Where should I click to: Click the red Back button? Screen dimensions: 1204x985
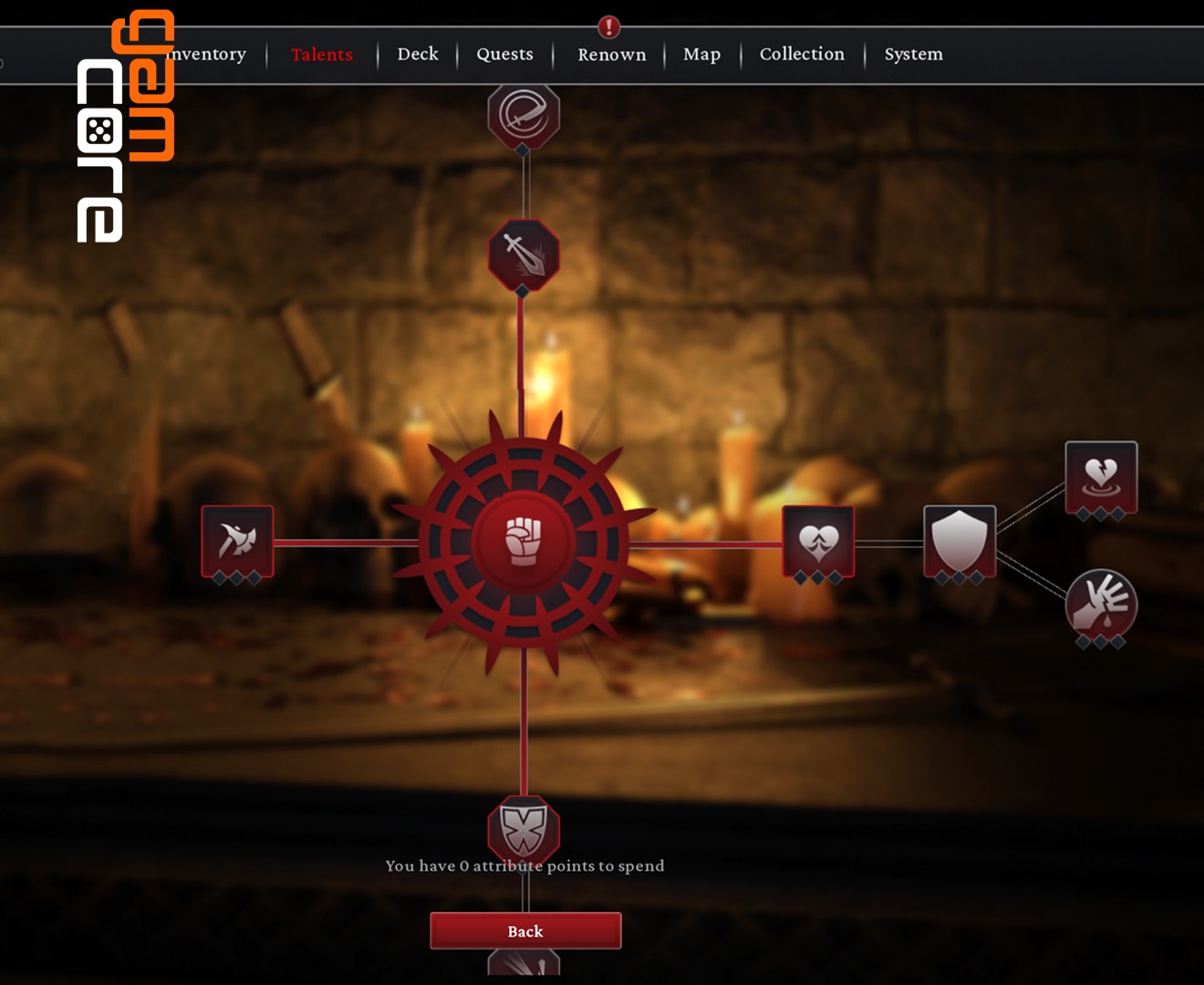tap(525, 931)
